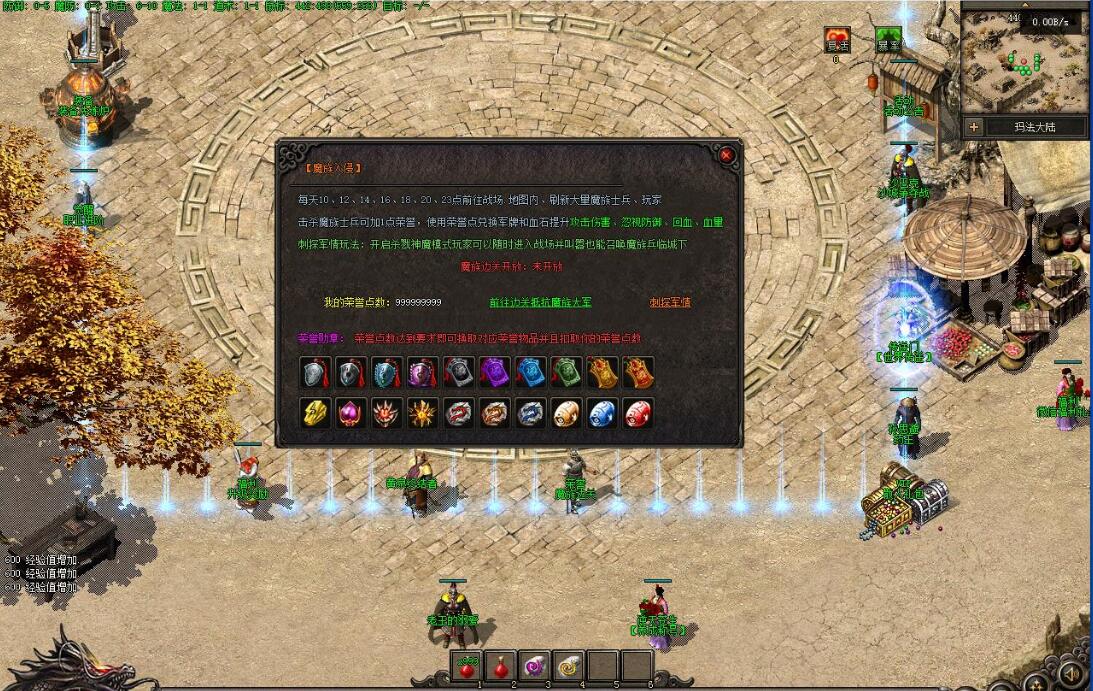Close the 魔族入侵 dialog window
1093x691 pixels.
click(726, 155)
